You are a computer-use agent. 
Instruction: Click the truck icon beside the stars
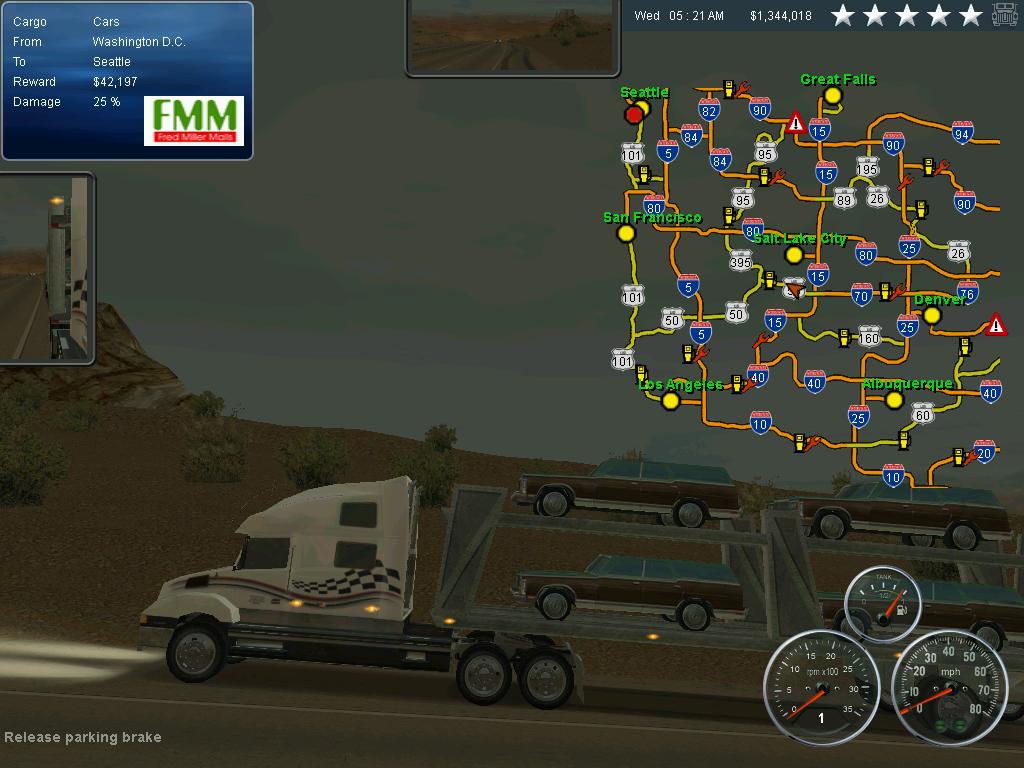tap(1005, 15)
